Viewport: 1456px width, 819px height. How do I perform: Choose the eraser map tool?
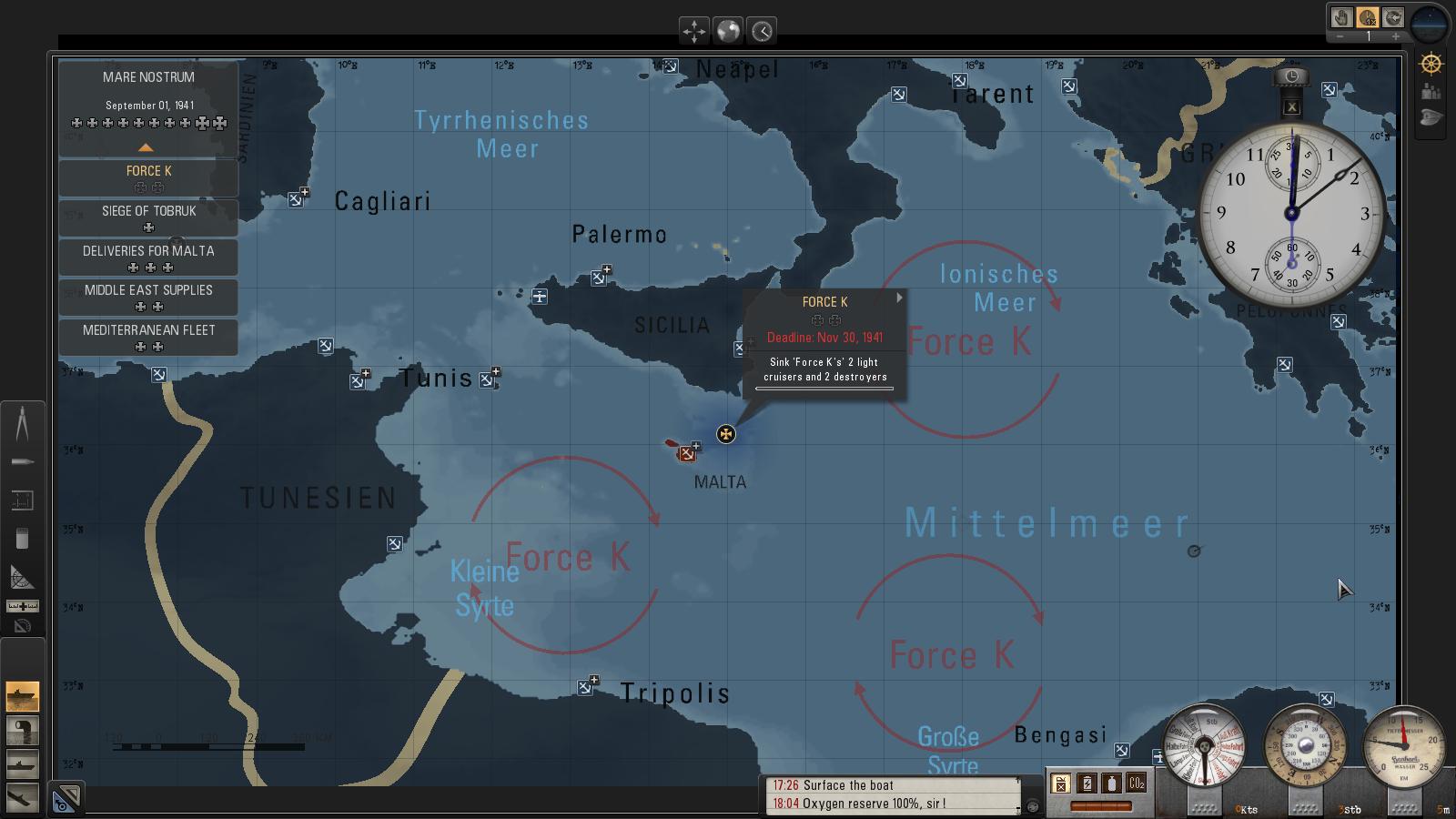[x=22, y=539]
